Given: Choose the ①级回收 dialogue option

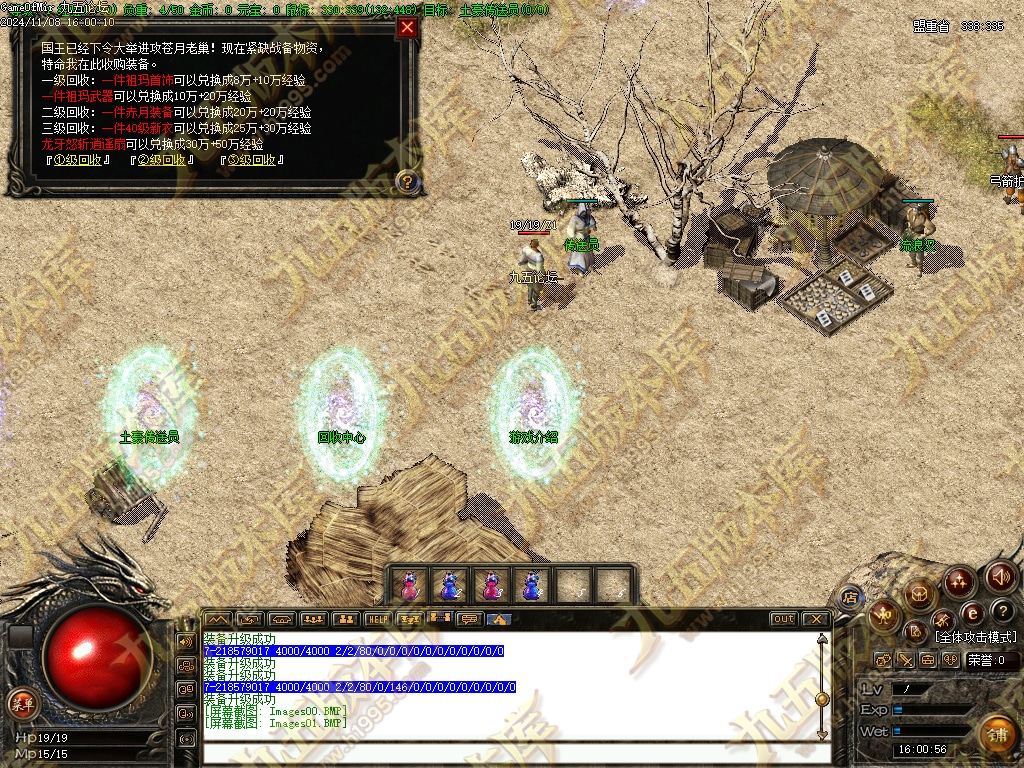Looking at the screenshot, I should 75,160.
